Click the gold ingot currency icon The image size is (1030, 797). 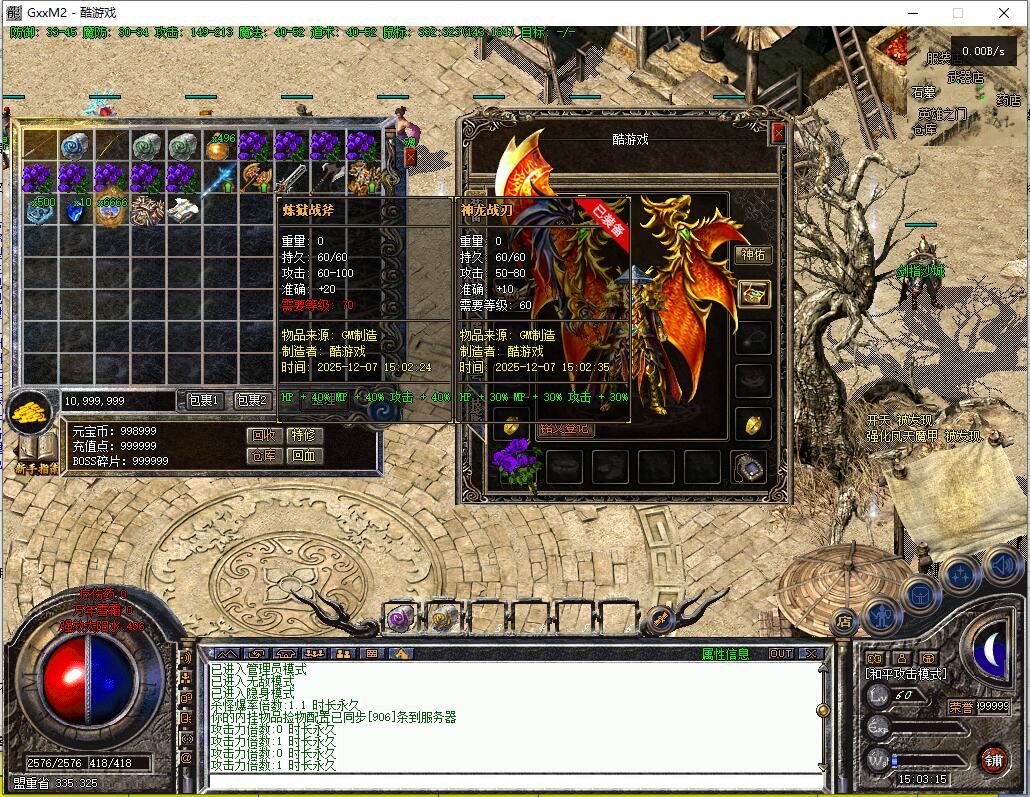click(x=30, y=409)
